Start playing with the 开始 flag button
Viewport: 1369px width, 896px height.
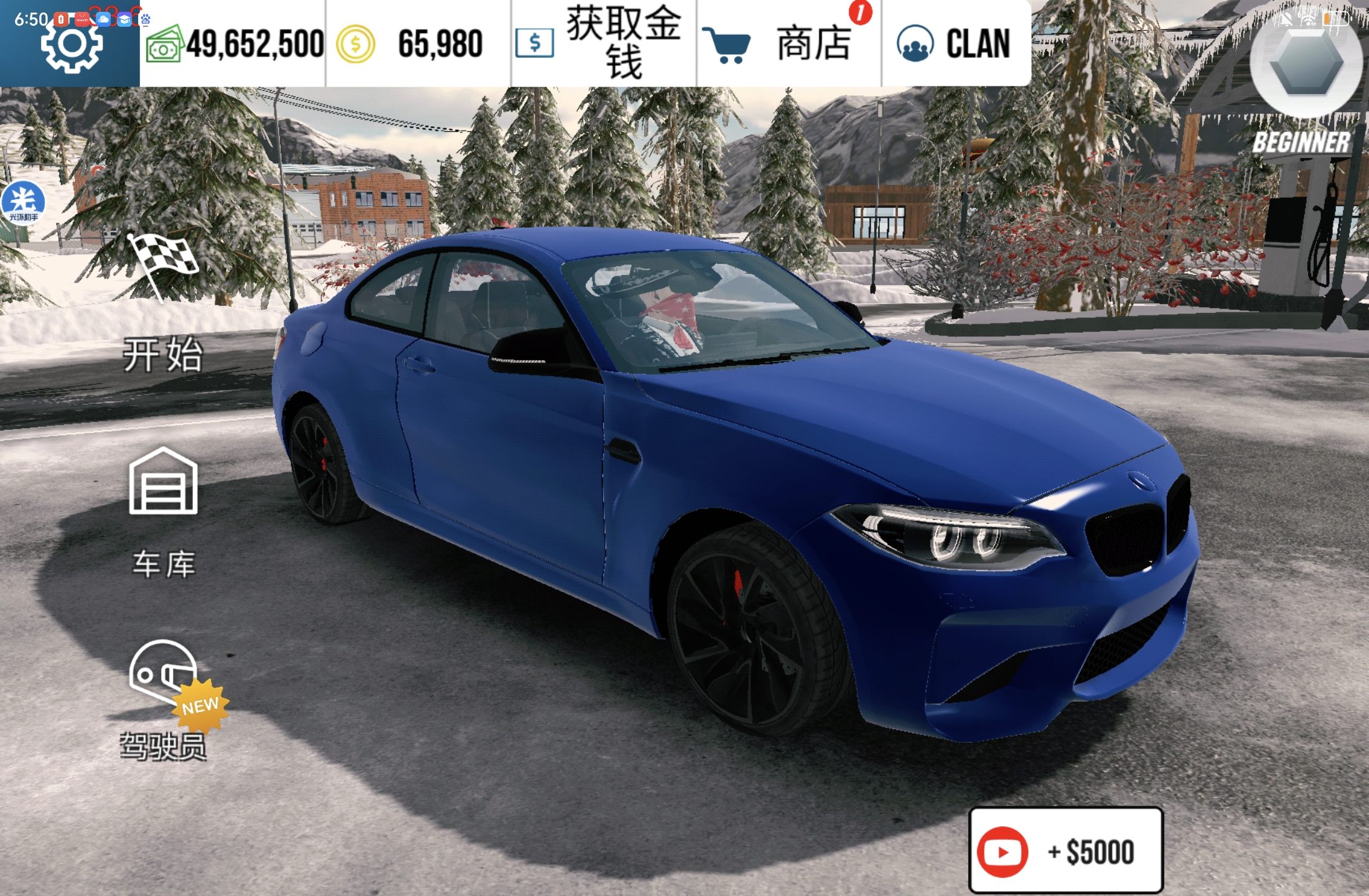pos(163,305)
